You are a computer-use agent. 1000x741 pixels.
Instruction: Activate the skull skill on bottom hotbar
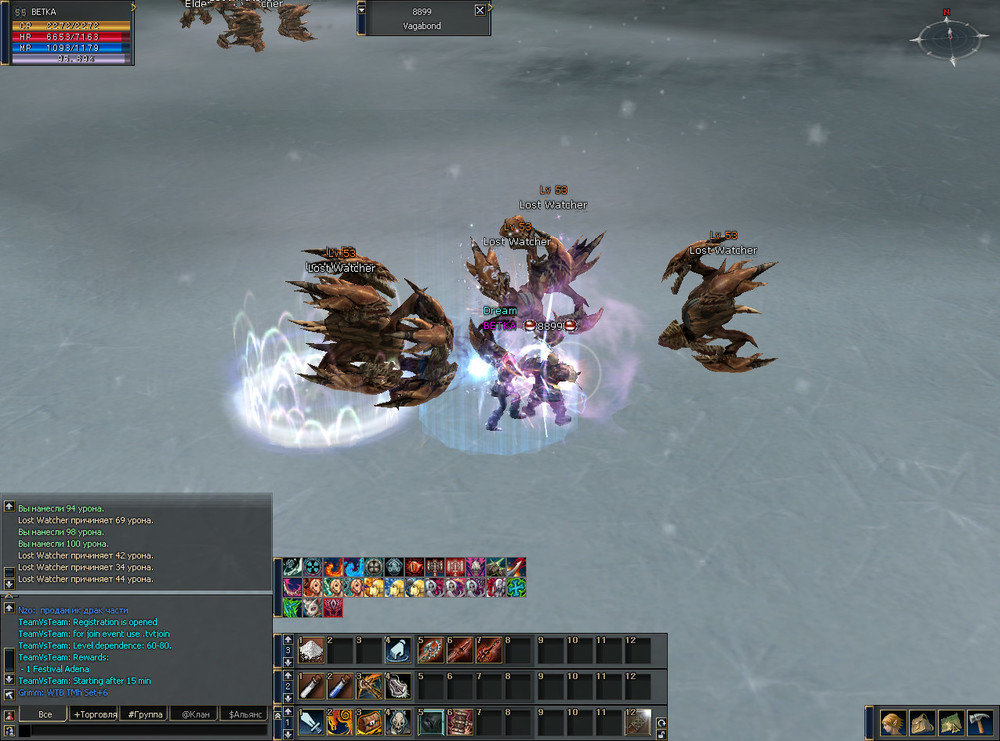(399, 722)
